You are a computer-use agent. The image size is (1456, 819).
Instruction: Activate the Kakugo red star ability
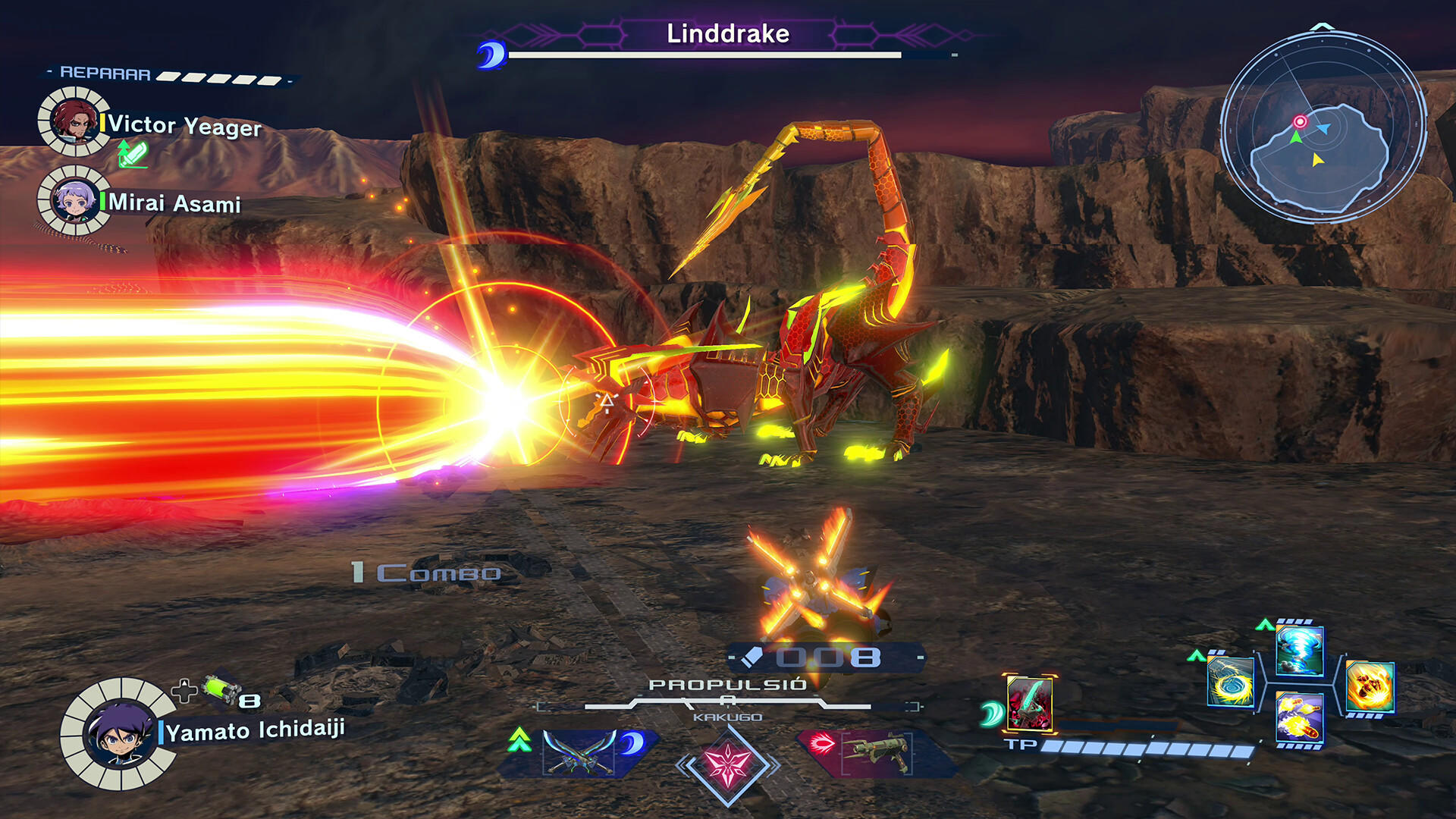point(728,764)
